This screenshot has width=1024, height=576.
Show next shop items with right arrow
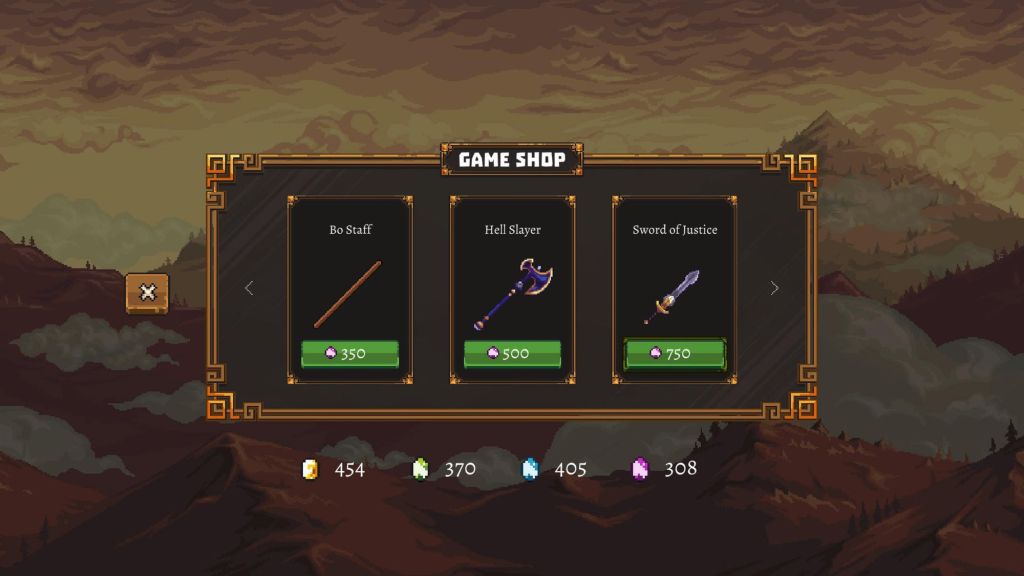click(x=774, y=288)
